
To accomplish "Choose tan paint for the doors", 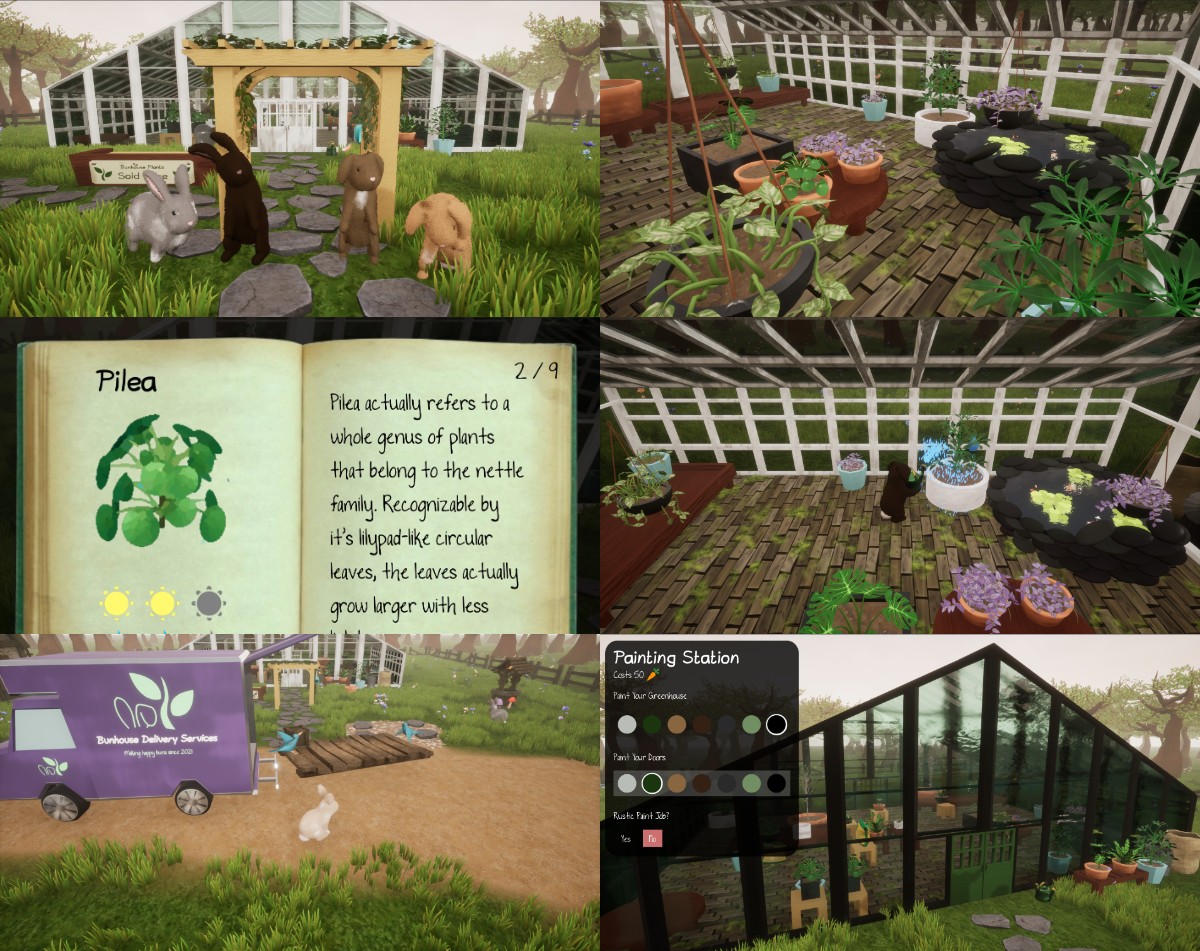I will tap(677, 783).
